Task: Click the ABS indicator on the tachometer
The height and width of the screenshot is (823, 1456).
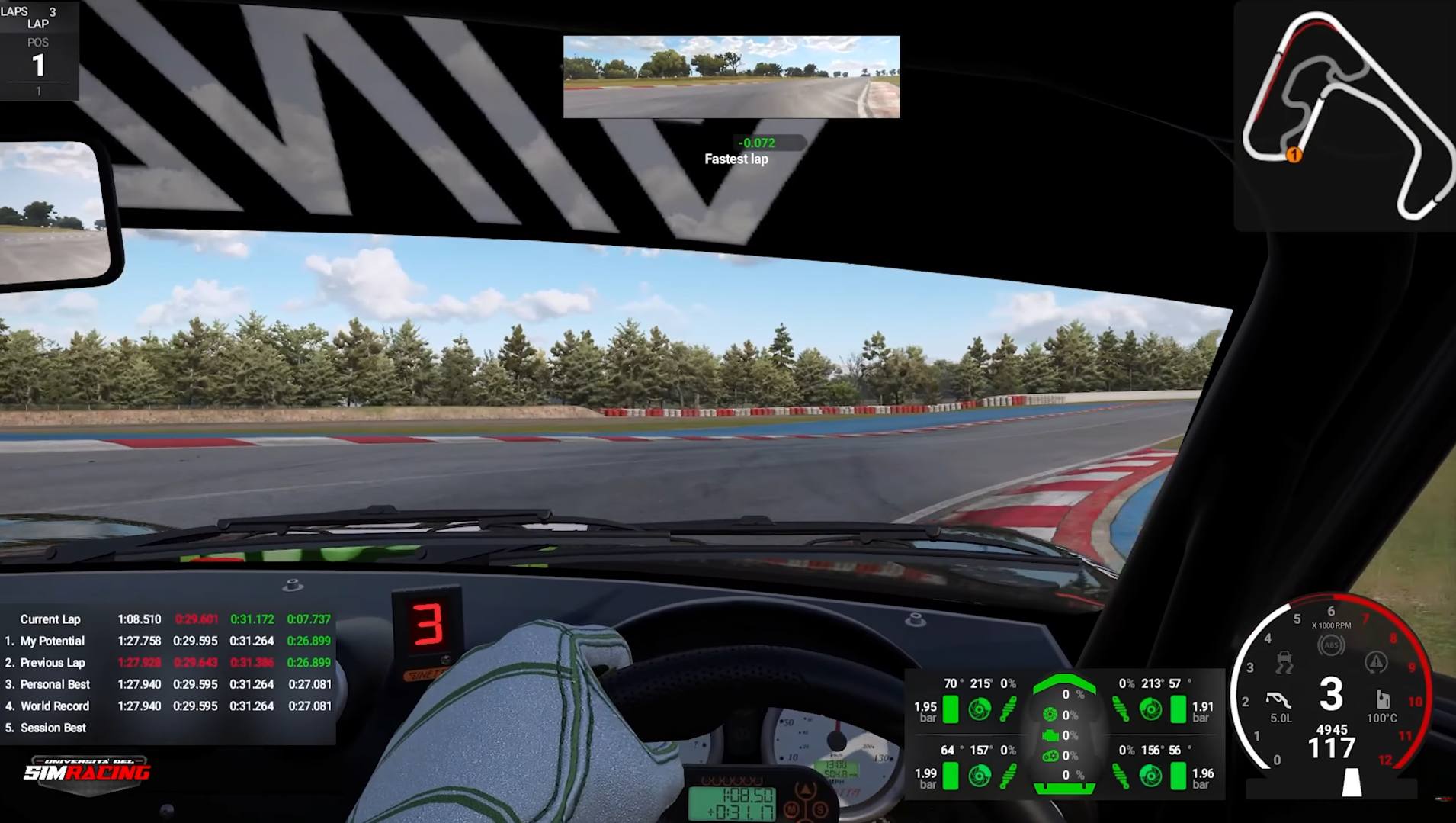Action: pyautogui.click(x=1332, y=645)
